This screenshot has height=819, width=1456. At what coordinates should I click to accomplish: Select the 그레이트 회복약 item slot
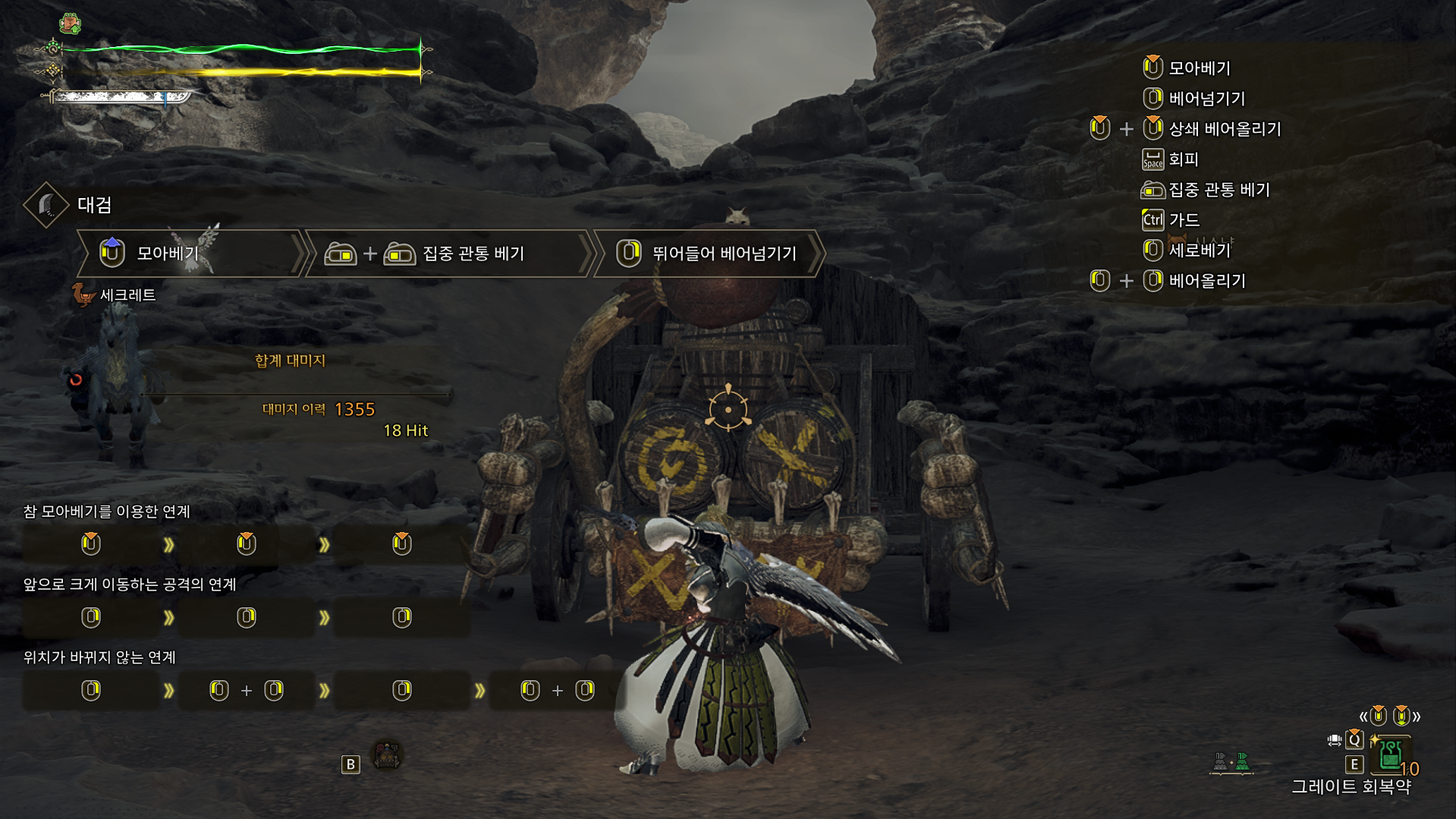pos(1390,754)
